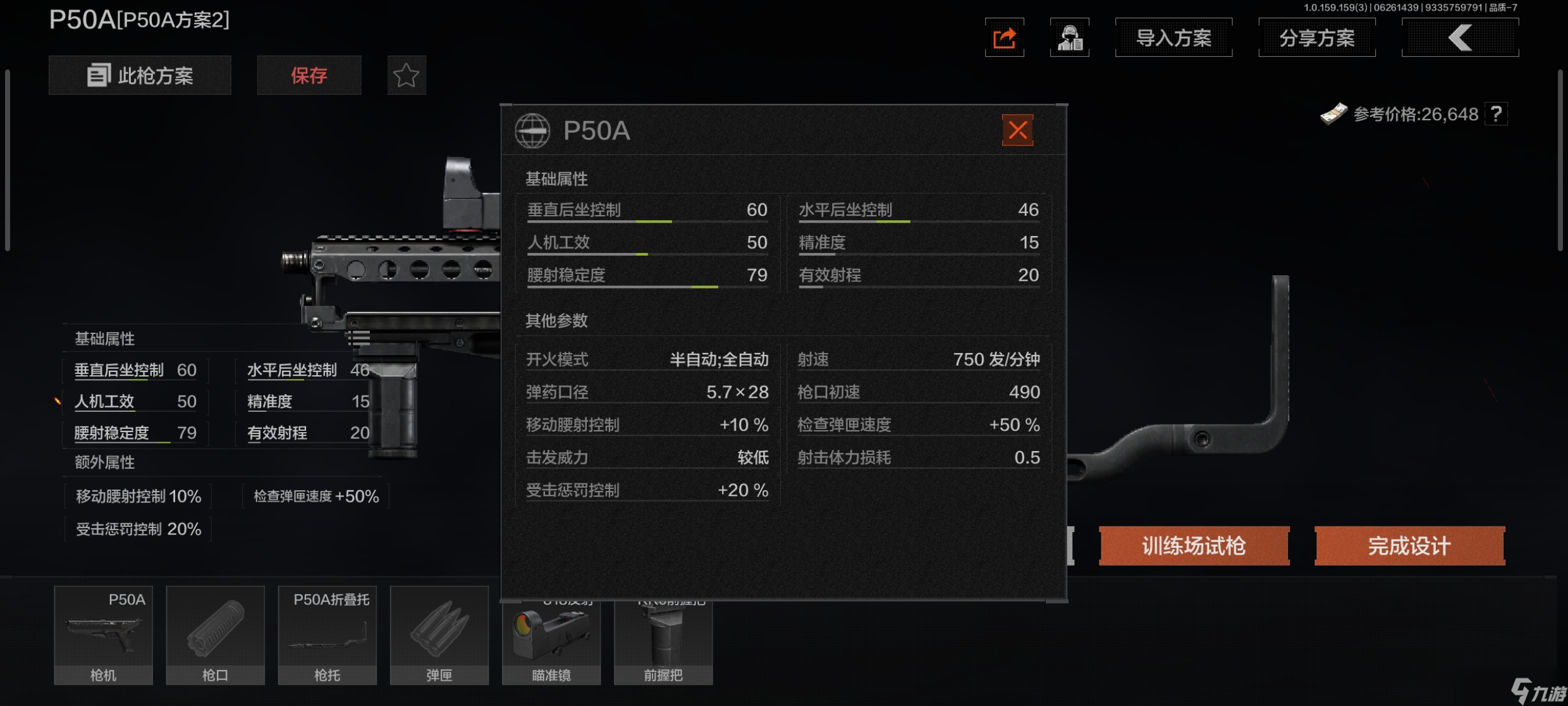
Task: Click the export arrow icon
Action: [x=1004, y=38]
